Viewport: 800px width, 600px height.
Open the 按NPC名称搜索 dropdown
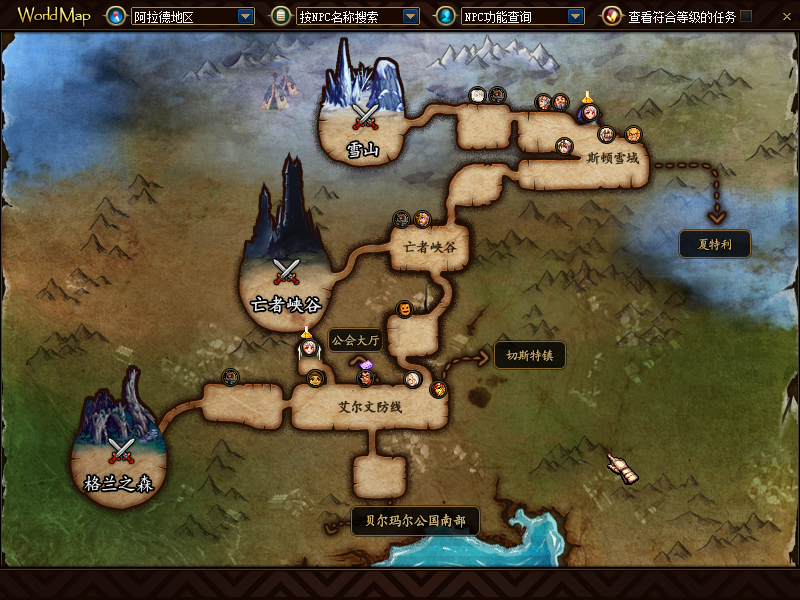pyautogui.click(x=410, y=17)
